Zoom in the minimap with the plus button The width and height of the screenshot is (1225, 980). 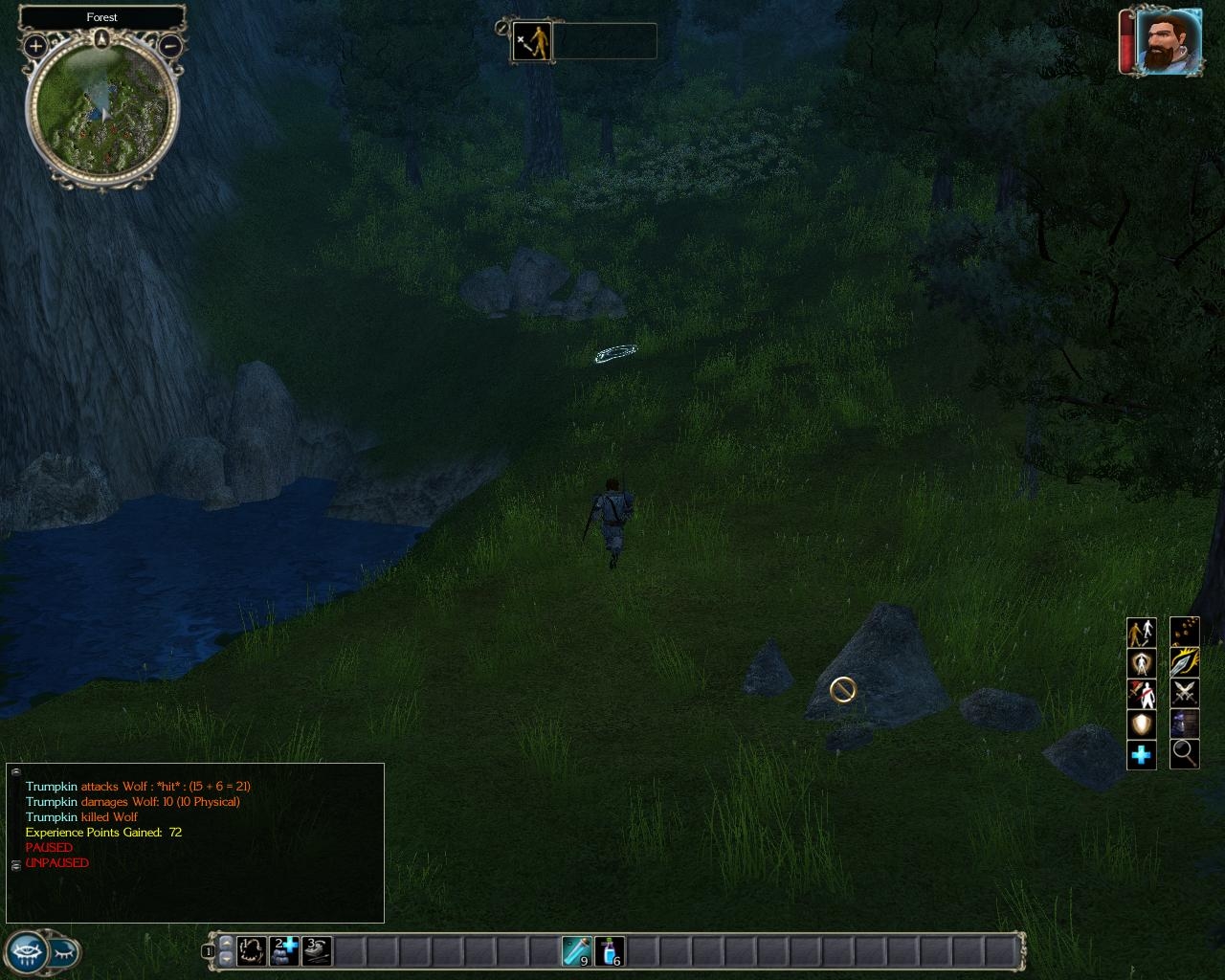35,45
